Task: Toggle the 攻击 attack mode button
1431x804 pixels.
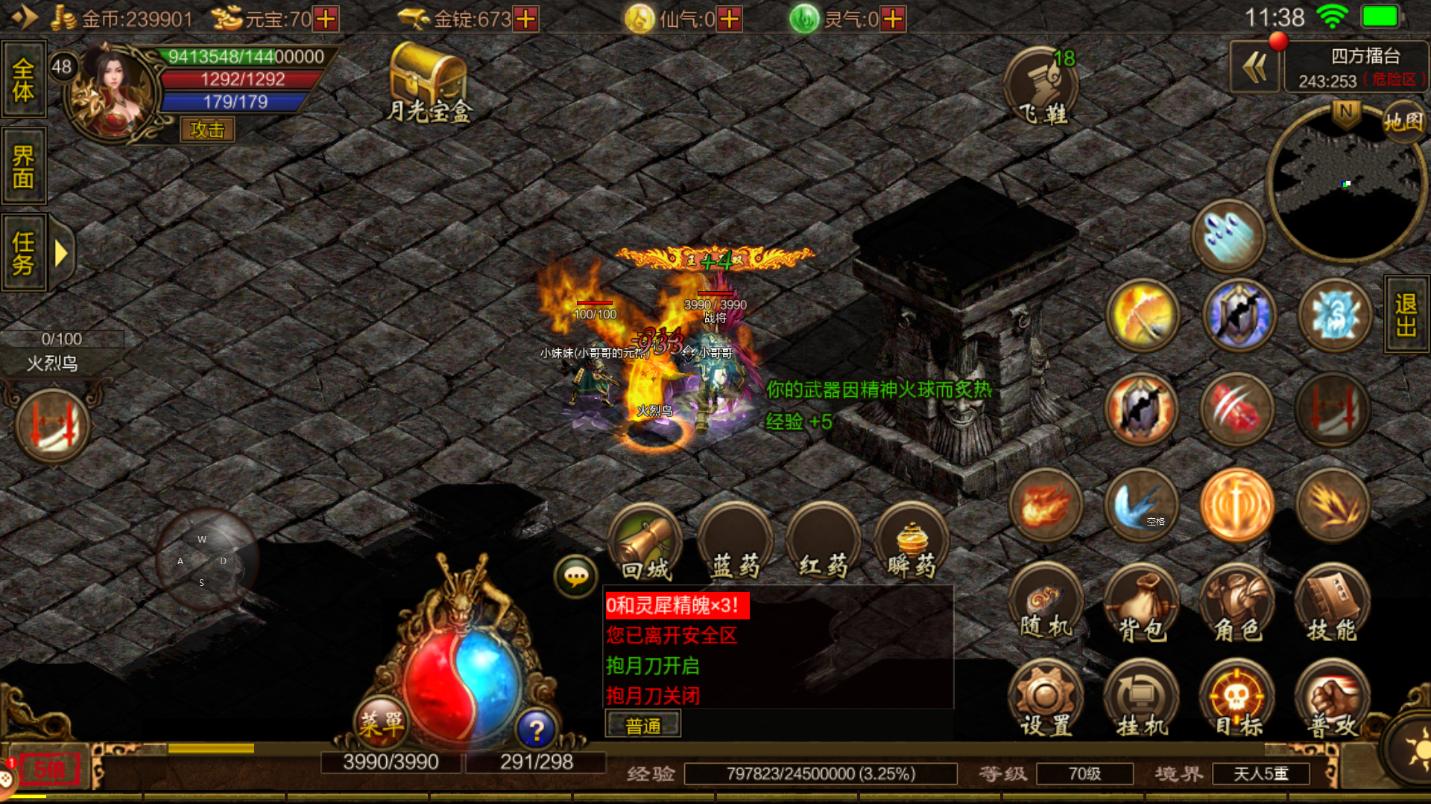Action: click(x=207, y=129)
